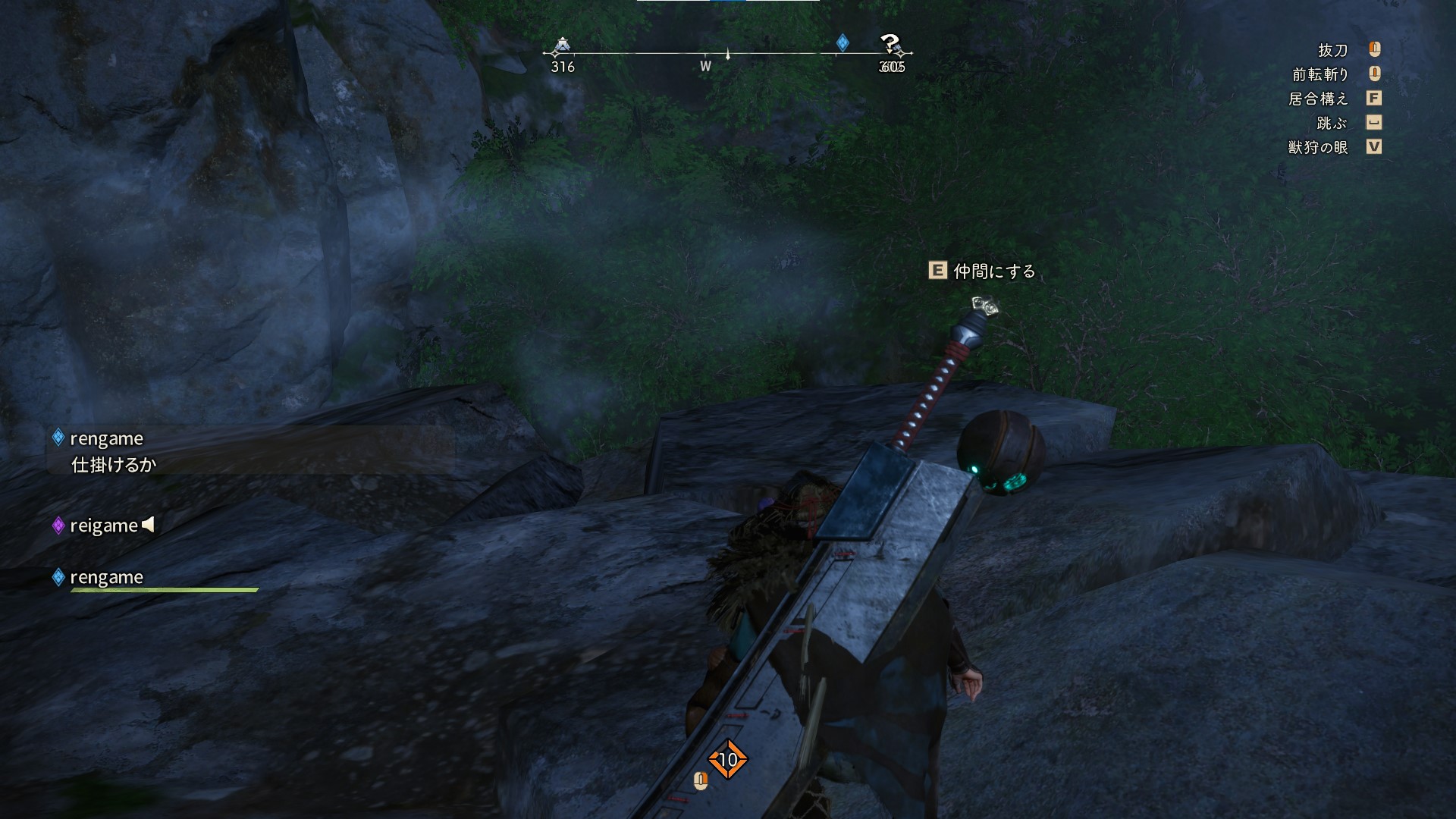This screenshot has width=1456, height=819.
Task: Select the camp tent marker on the compass
Action: point(561,46)
